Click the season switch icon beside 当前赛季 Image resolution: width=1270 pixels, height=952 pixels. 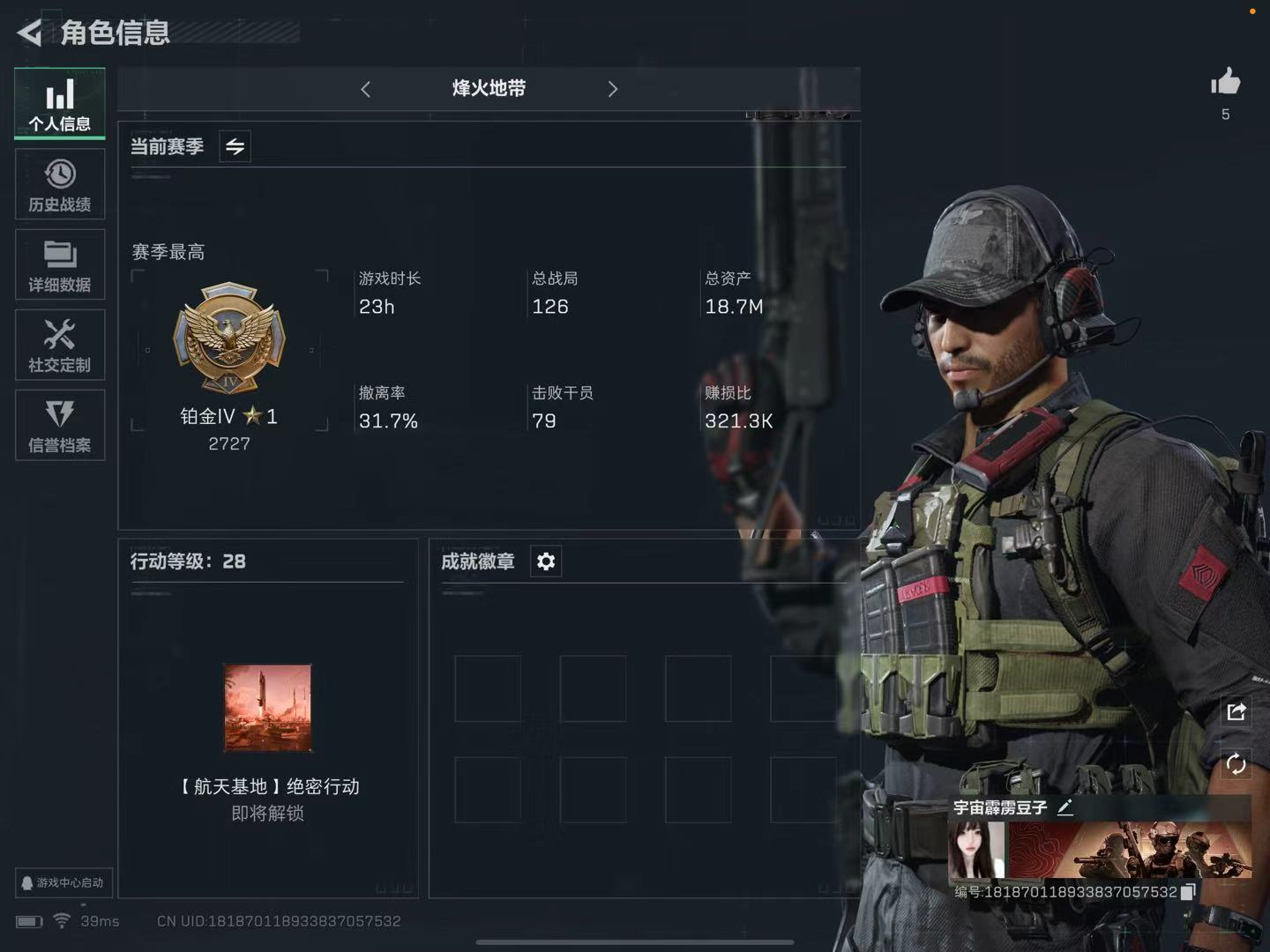tap(235, 146)
